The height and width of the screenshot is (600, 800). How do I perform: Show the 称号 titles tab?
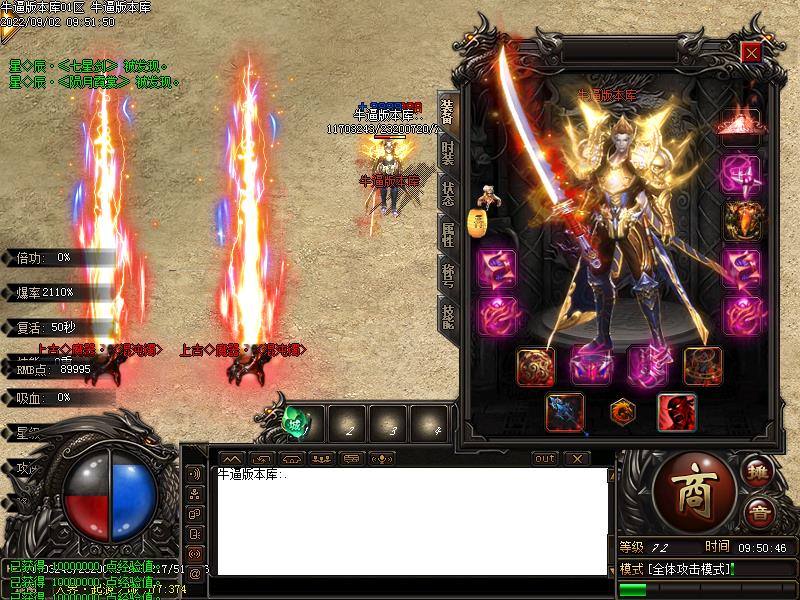click(x=447, y=273)
